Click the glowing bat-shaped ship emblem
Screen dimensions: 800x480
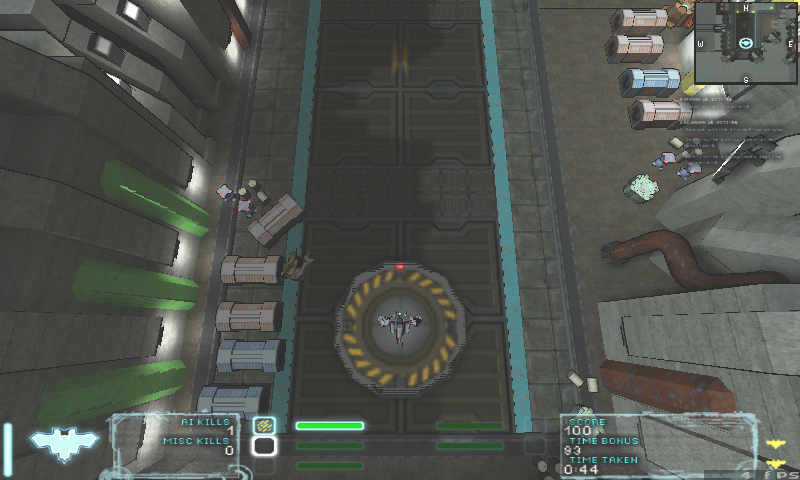click(x=64, y=442)
